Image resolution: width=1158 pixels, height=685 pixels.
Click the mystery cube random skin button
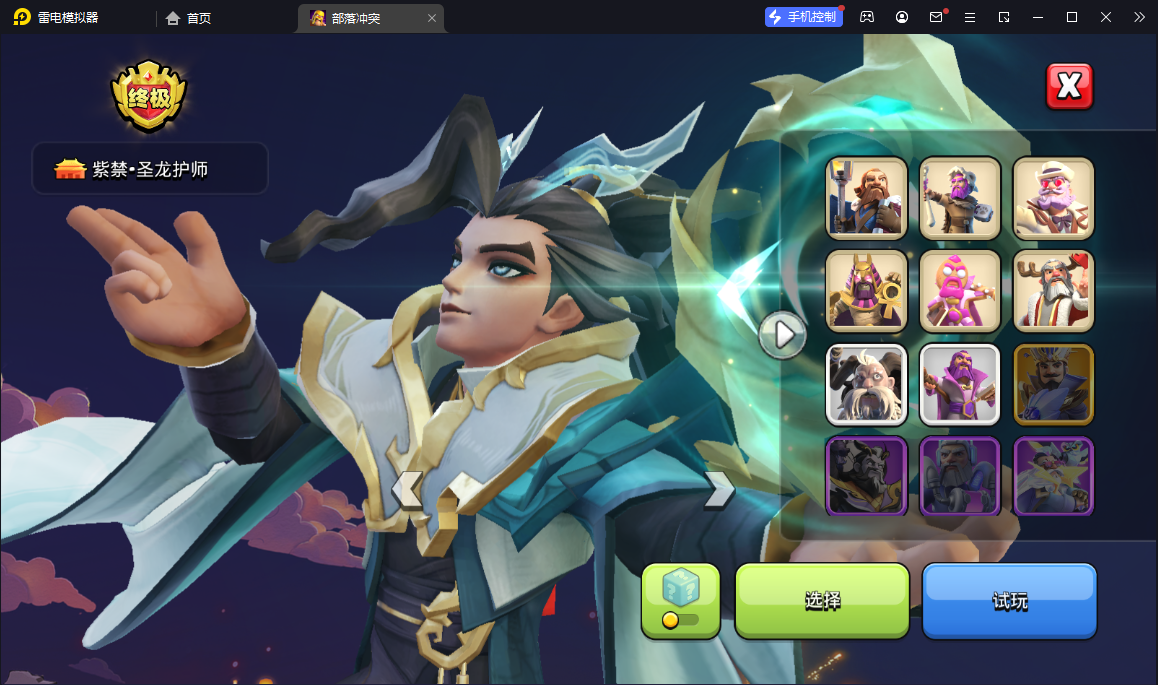[680, 599]
